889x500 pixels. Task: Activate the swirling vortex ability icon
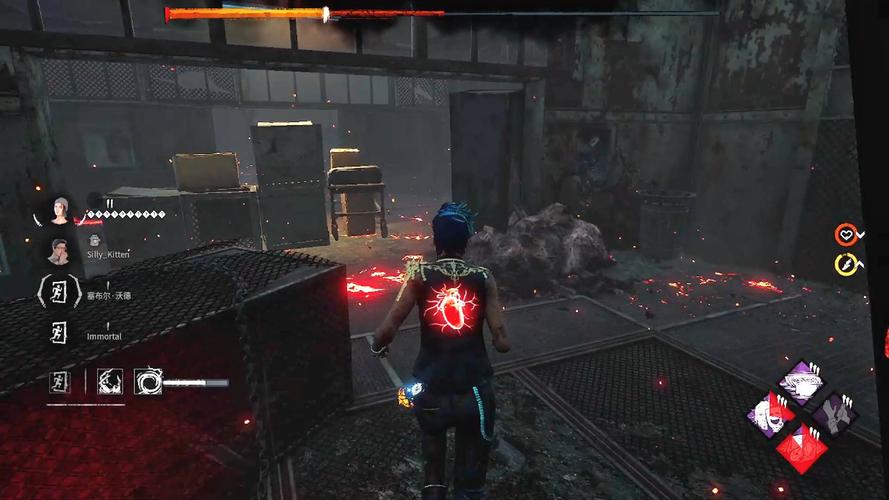[x=148, y=381]
